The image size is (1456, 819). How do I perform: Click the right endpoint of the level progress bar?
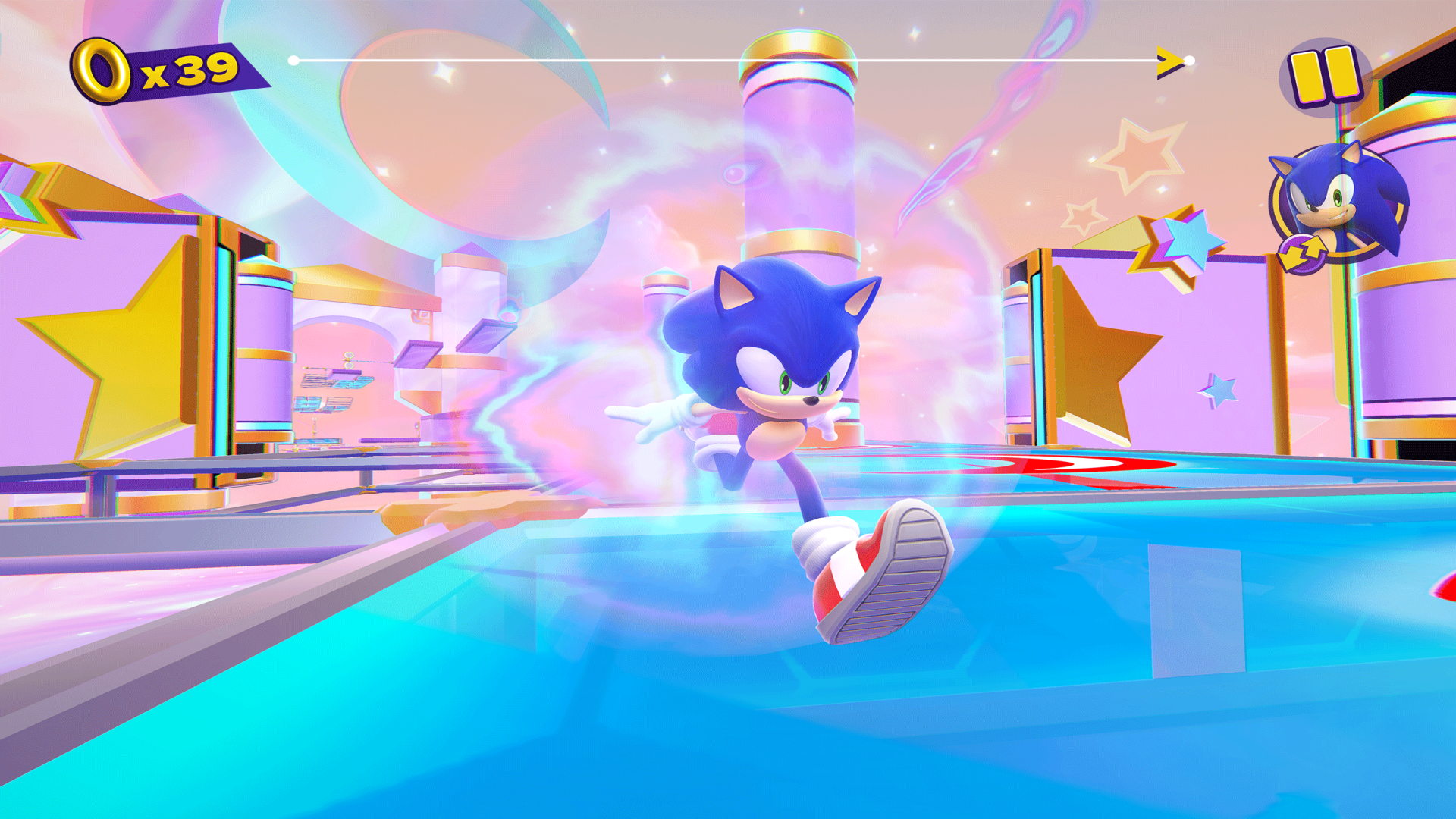coord(1191,59)
